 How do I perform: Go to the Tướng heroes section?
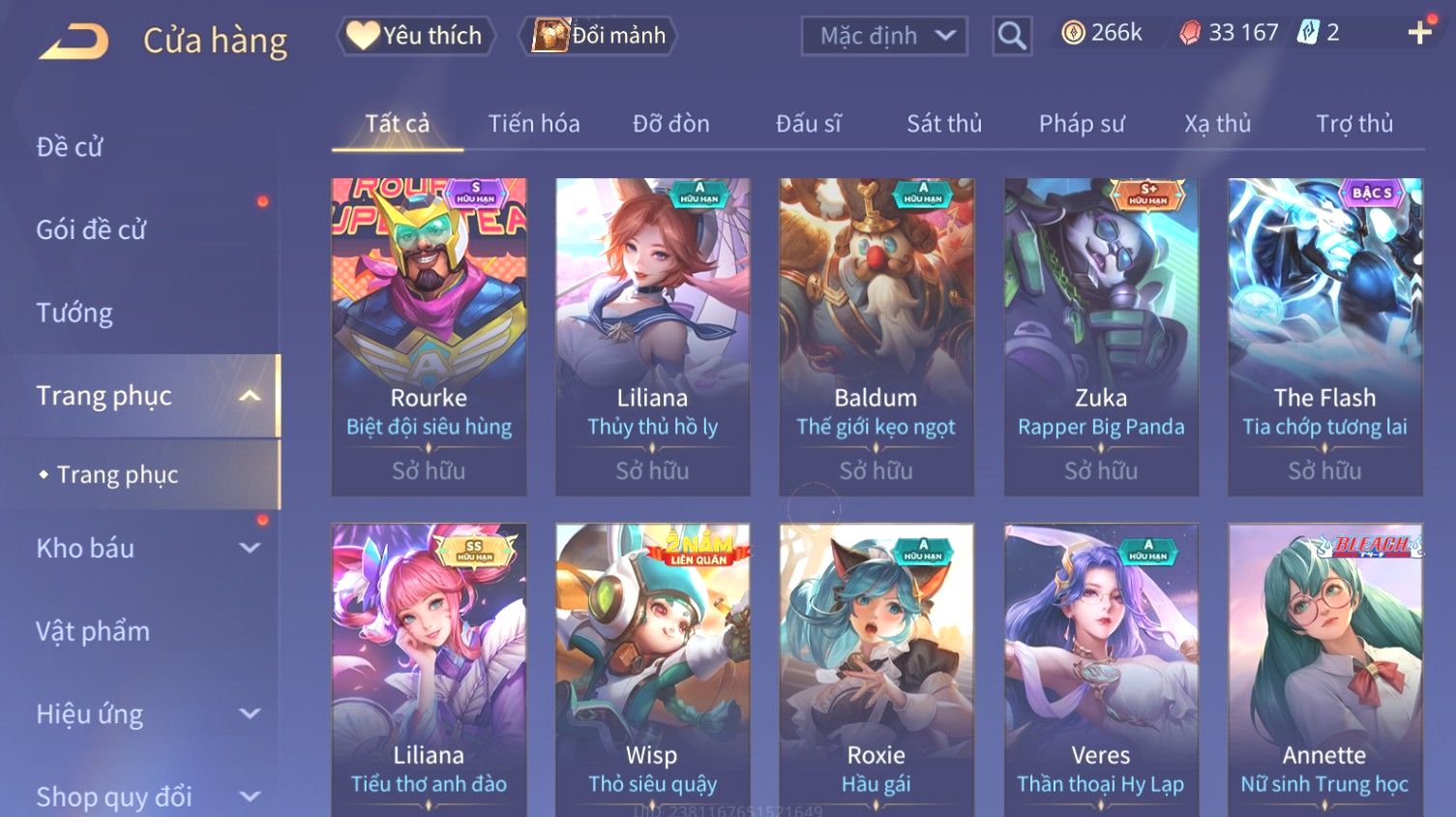point(74,314)
